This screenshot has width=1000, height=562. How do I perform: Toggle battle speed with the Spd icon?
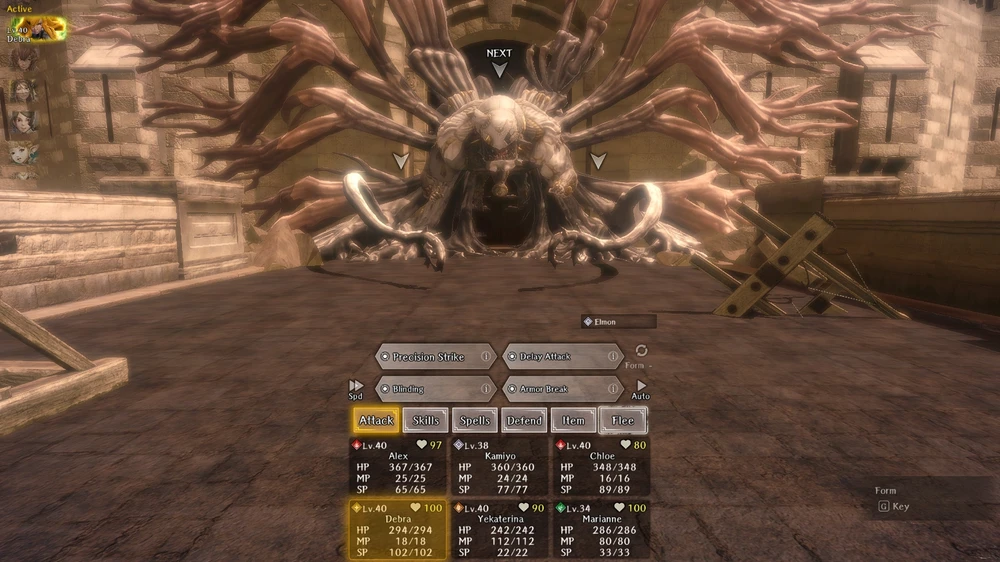coord(356,387)
